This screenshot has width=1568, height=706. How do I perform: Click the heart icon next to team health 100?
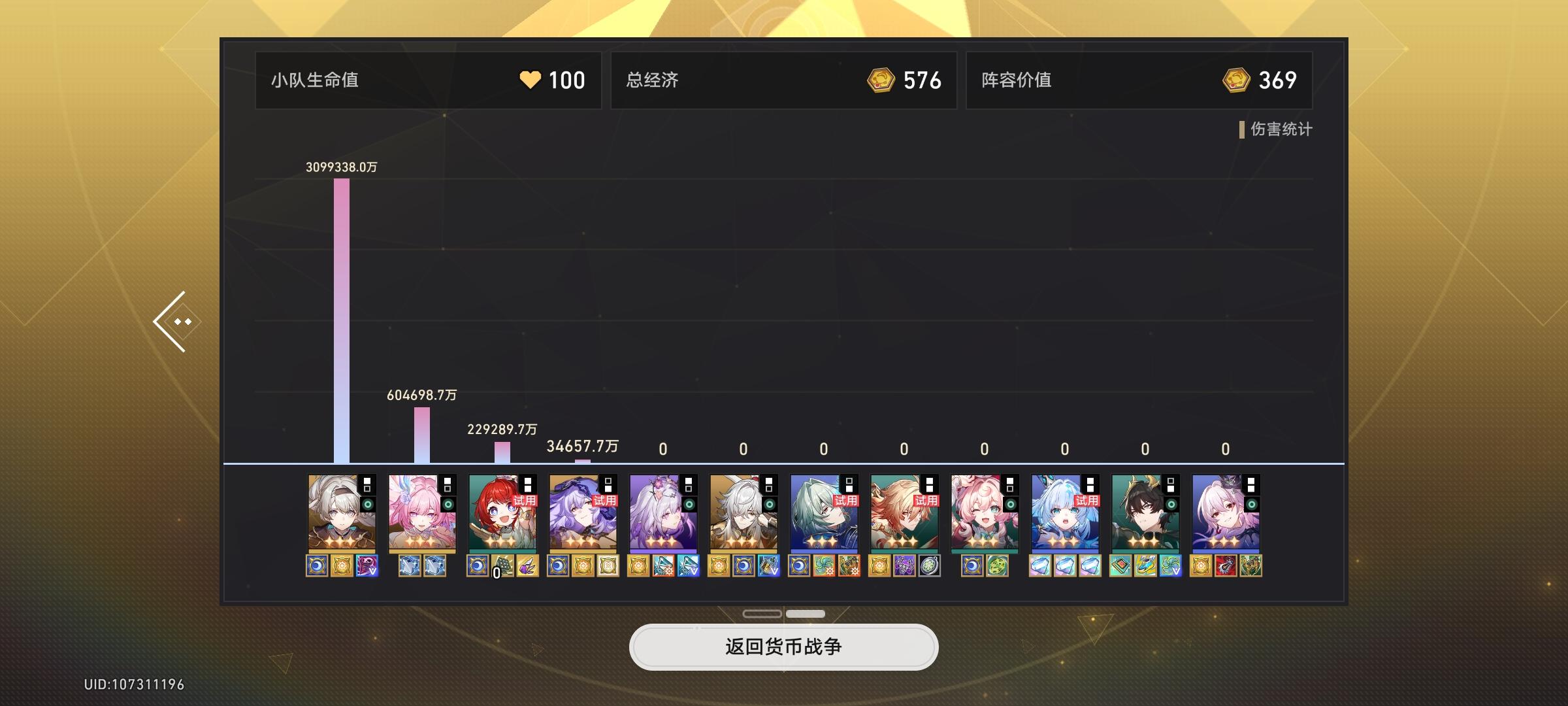[531, 80]
